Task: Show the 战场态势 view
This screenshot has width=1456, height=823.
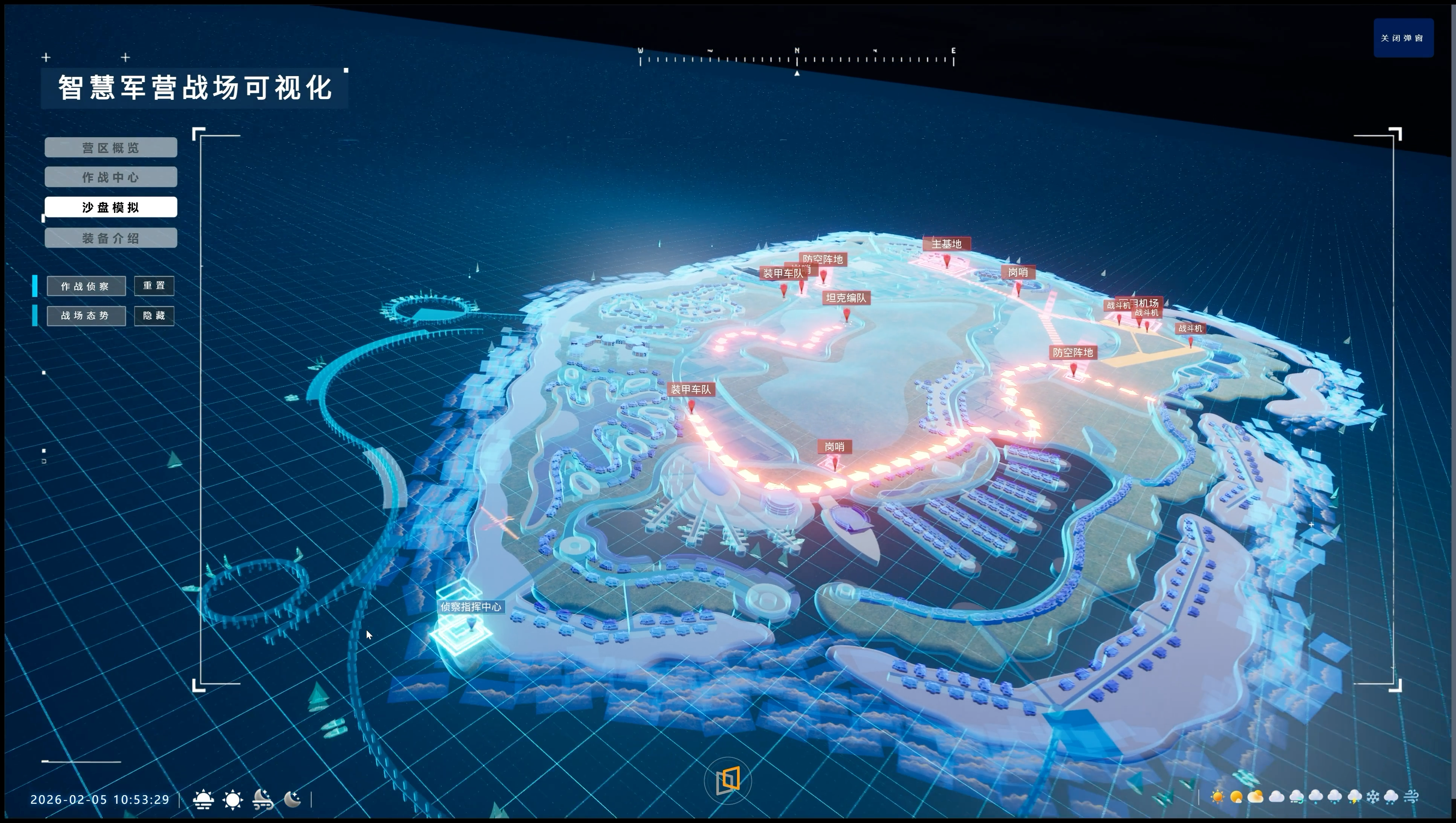Action: tap(86, 315)
